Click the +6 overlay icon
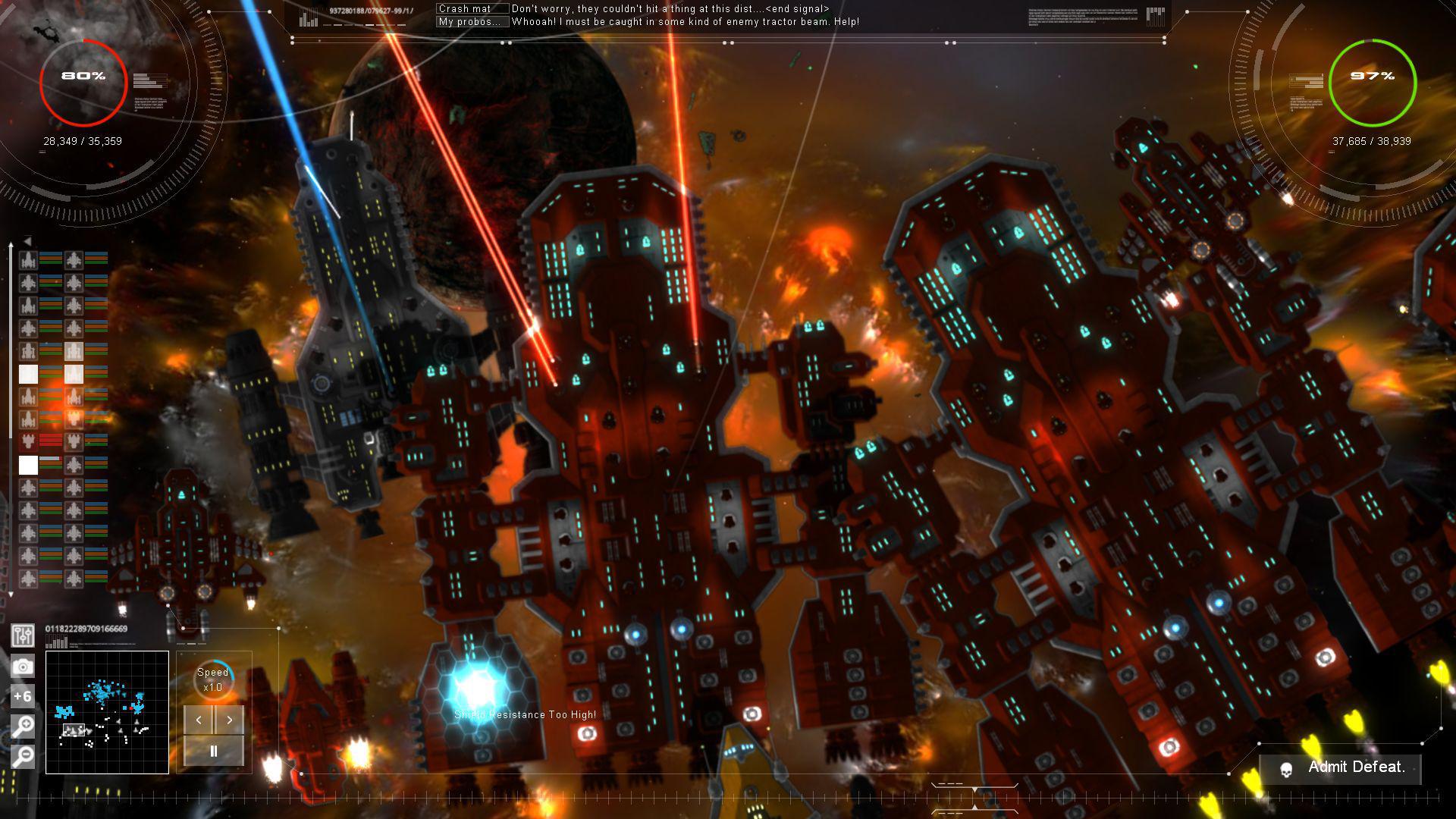This screenshot has height=819, width=1456. [23, 695]
